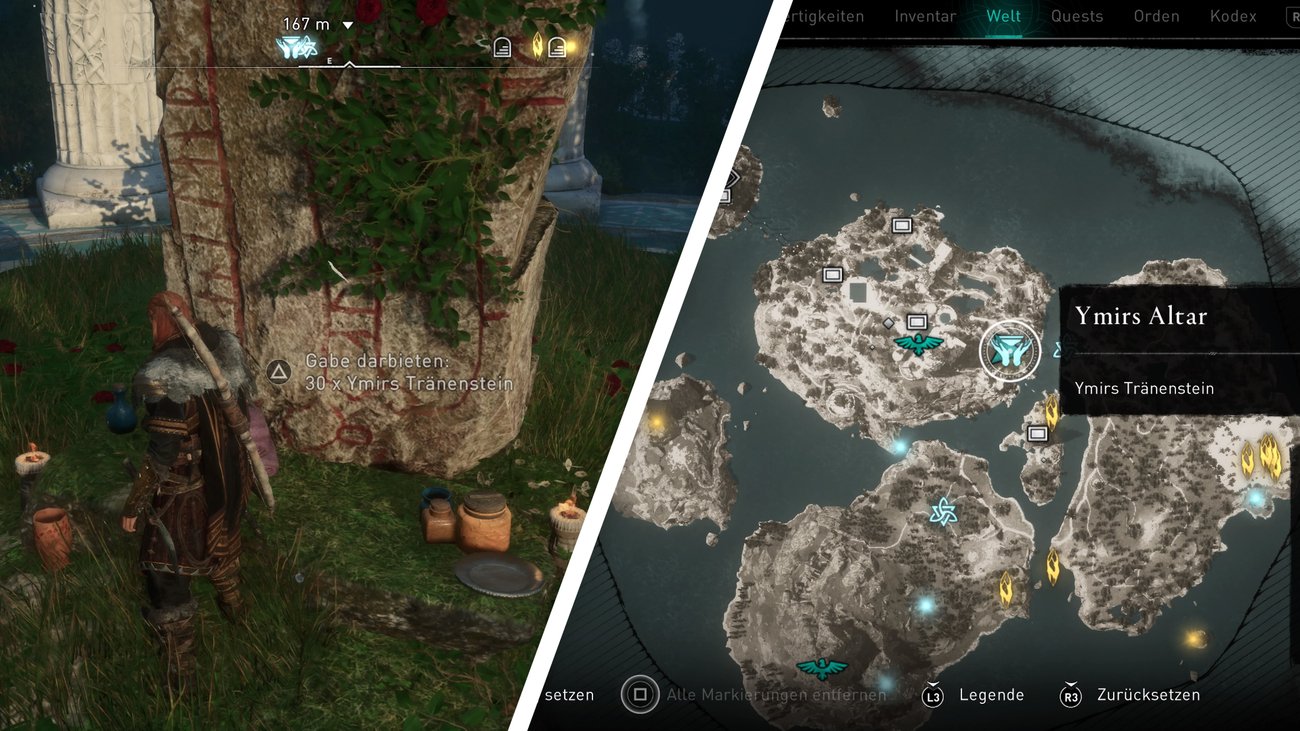Choose the triskele knot map marker

[x=942, y=512]
